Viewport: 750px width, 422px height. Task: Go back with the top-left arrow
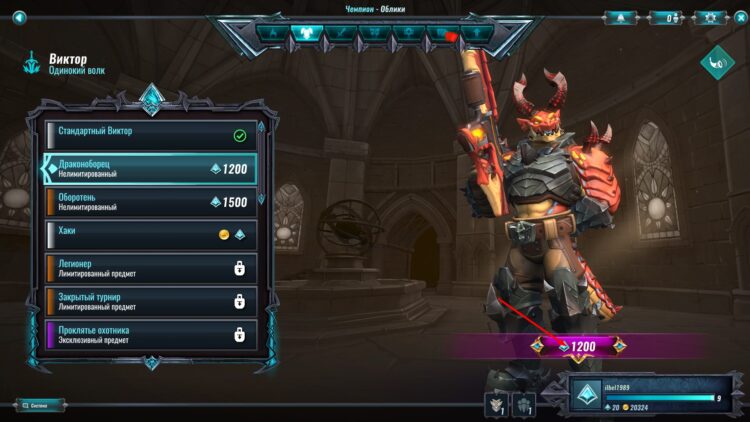(19, 16)
